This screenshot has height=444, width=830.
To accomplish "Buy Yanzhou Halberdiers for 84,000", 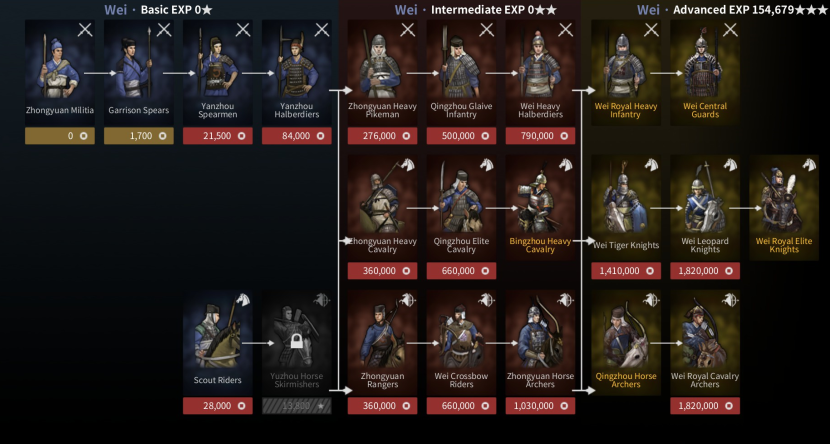I will point(296,136).
